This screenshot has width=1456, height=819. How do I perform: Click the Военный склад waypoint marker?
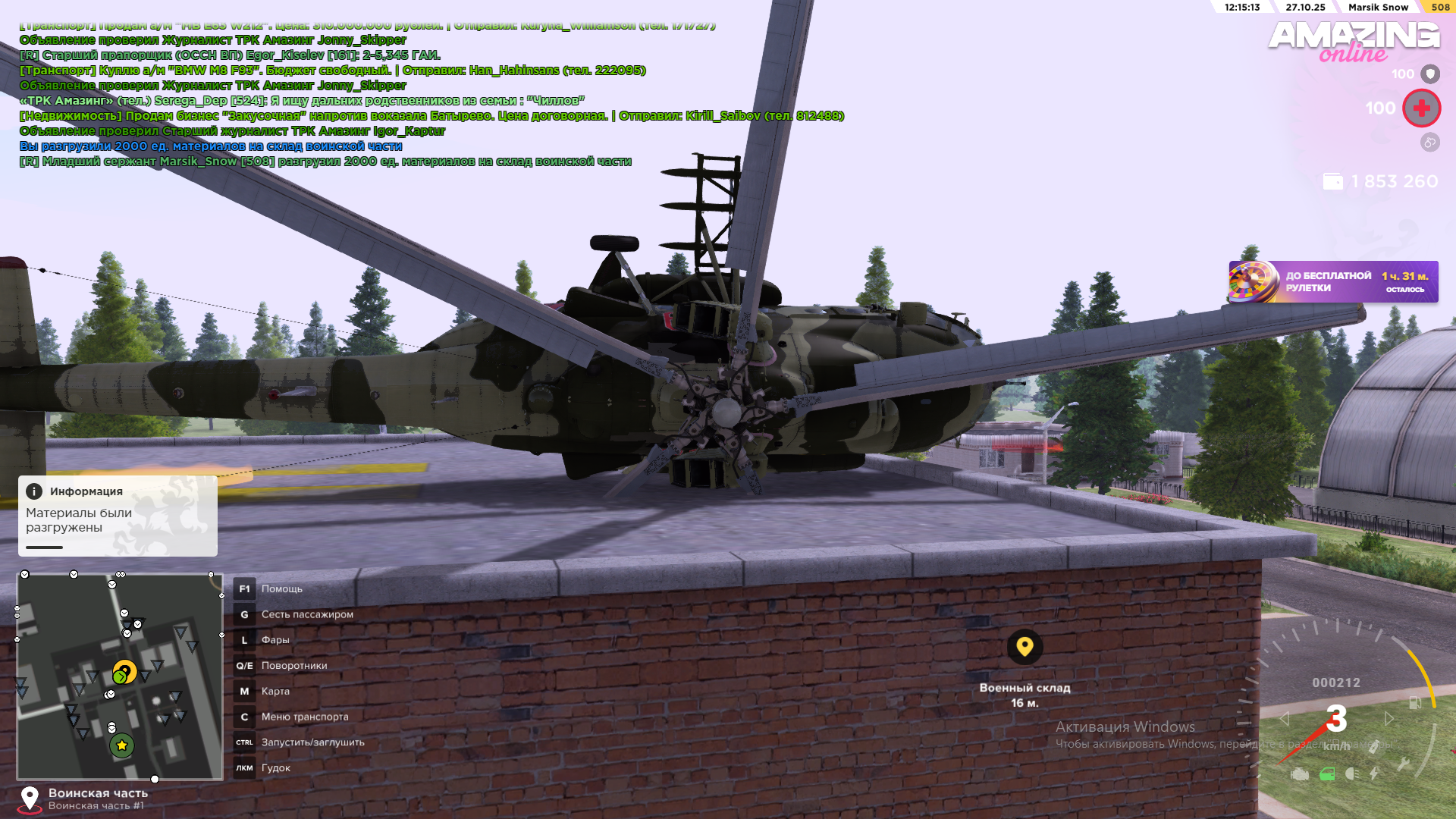point(1025,647)
